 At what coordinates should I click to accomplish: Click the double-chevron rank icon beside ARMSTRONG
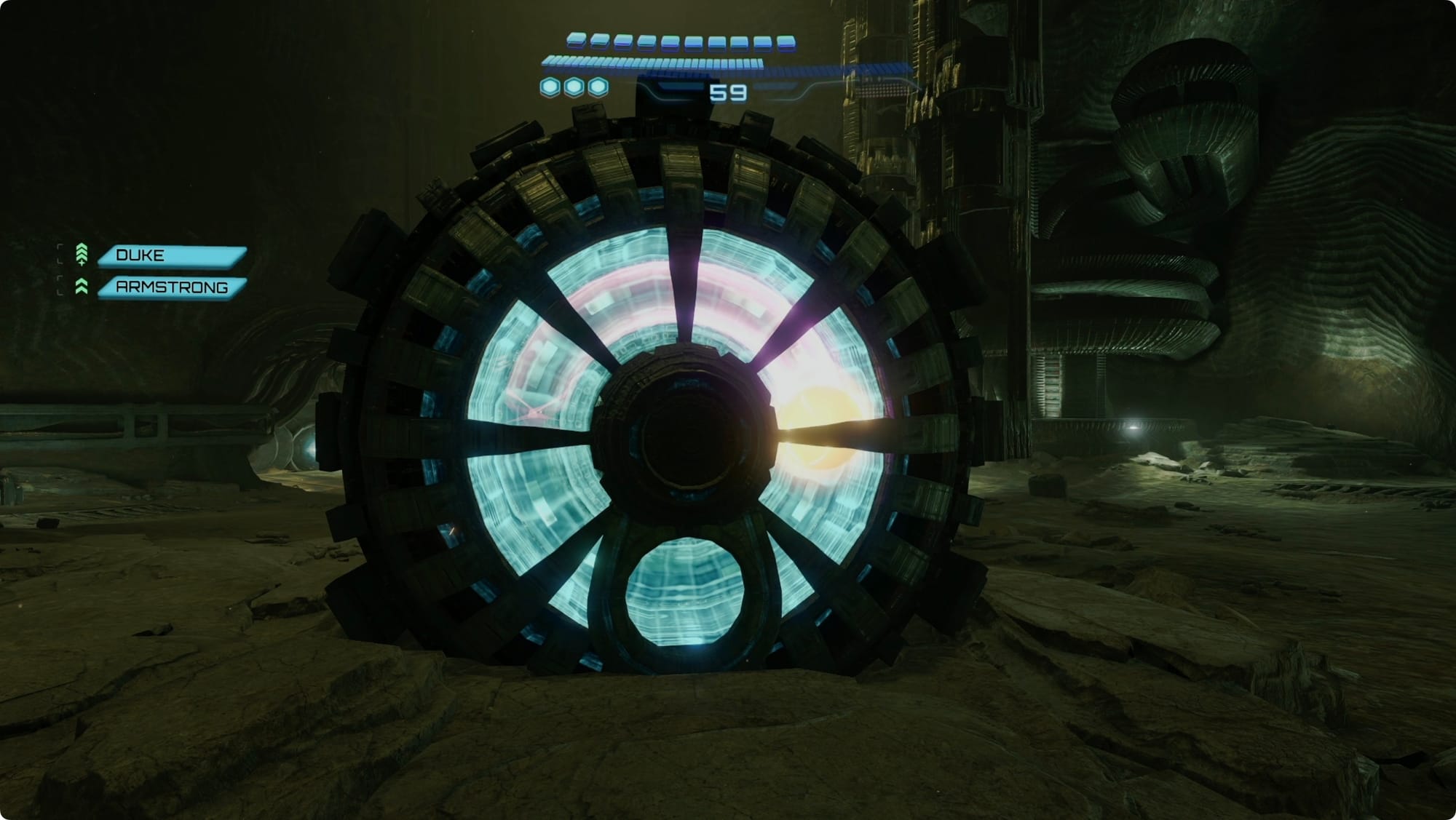click(x=82, y=287)
